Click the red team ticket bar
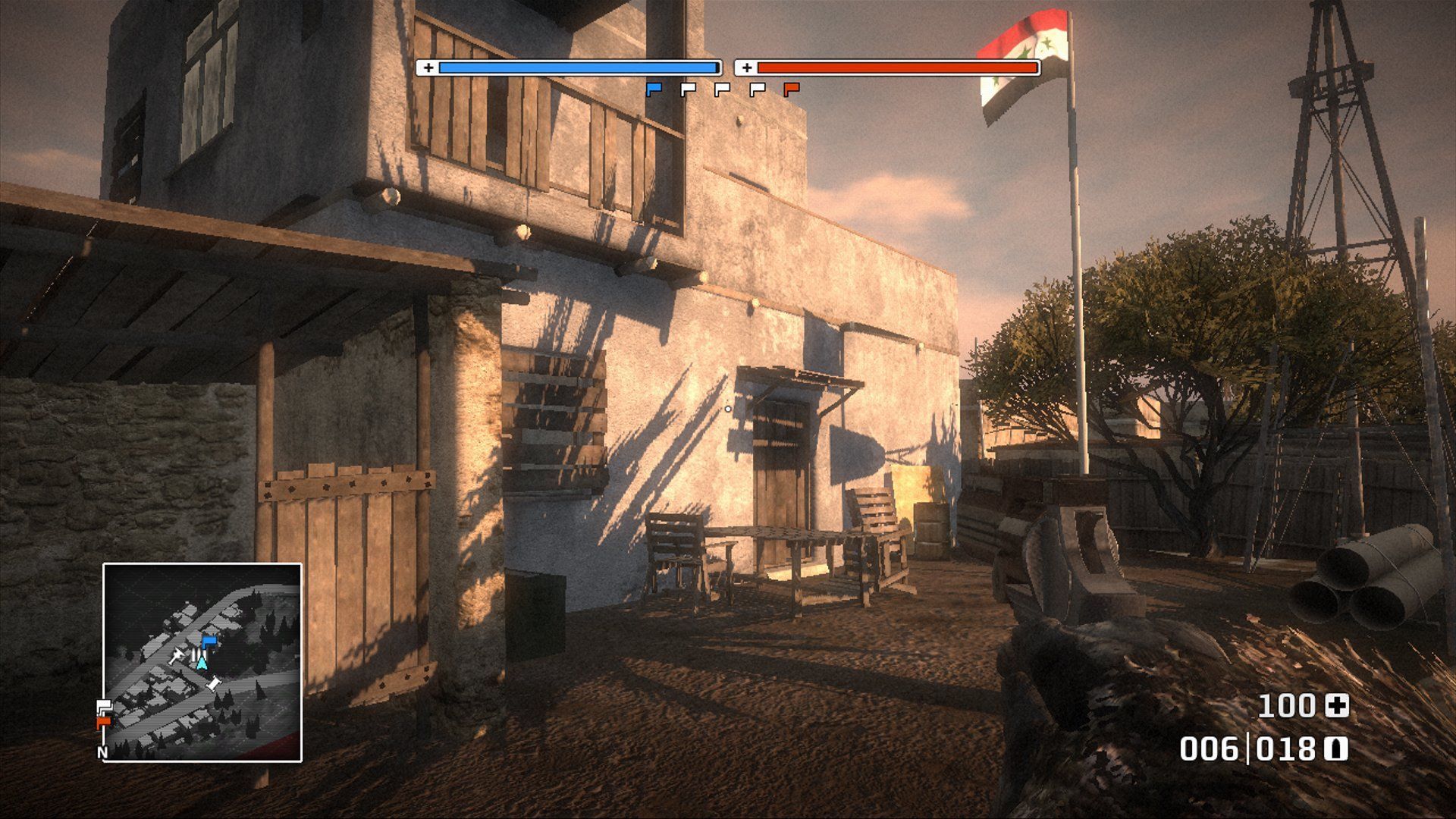This screenshot has width=1456, height=819. click(x=899, y=67)
